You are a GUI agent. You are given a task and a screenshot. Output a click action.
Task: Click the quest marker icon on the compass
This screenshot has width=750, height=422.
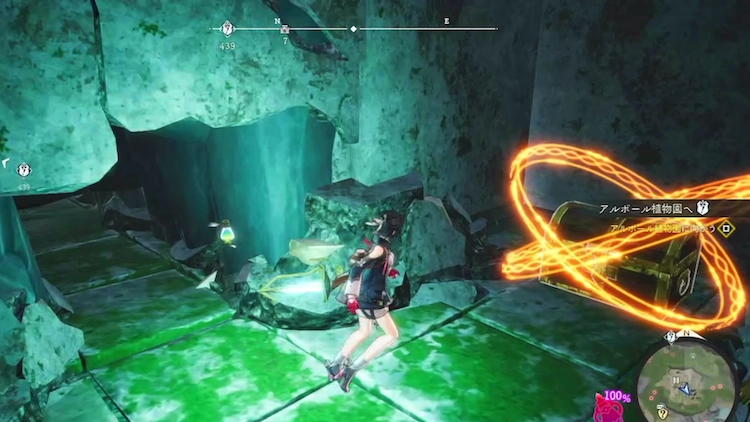[x=227, y=29]
